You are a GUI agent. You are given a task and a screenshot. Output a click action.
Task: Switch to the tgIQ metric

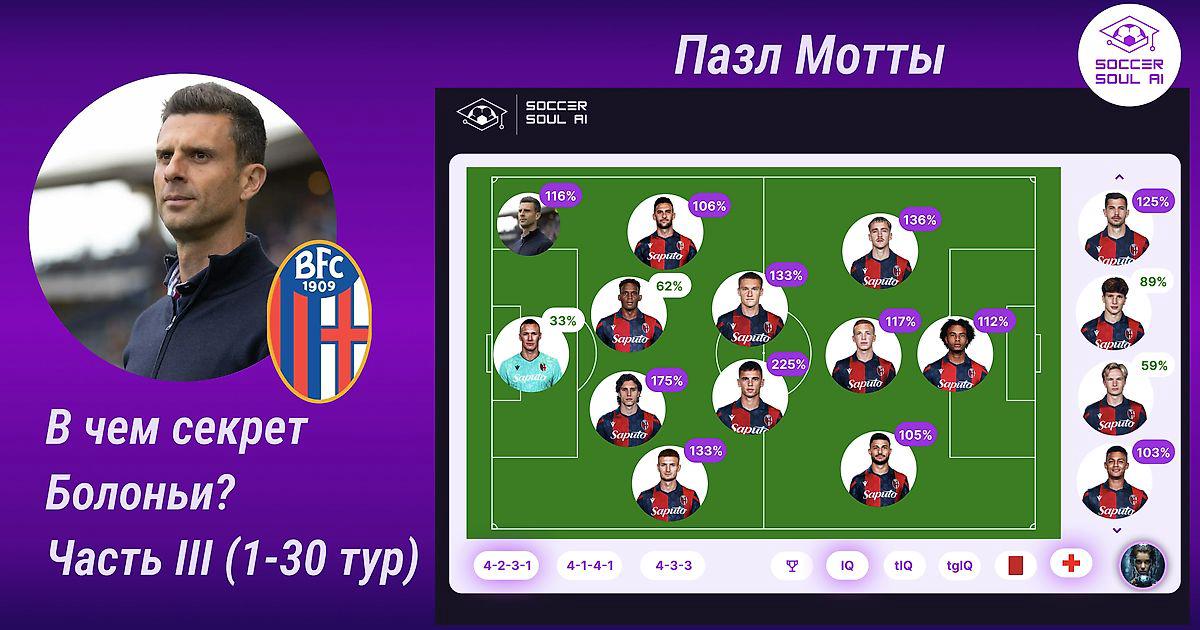(960, 565)
